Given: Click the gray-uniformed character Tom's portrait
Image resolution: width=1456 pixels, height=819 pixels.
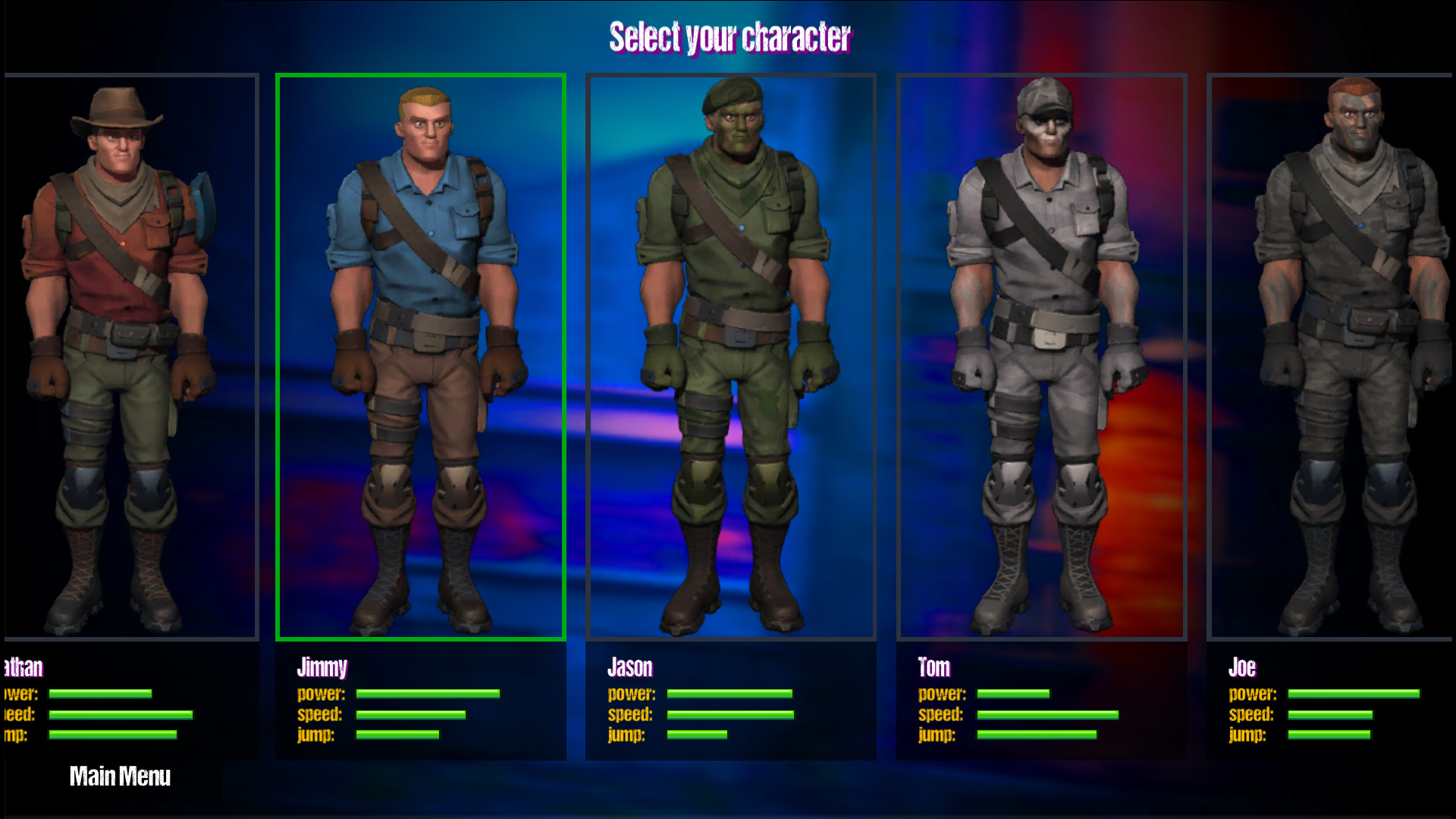Looking at the screenshot, I should pyautogui.click(x=1040, y=356).
